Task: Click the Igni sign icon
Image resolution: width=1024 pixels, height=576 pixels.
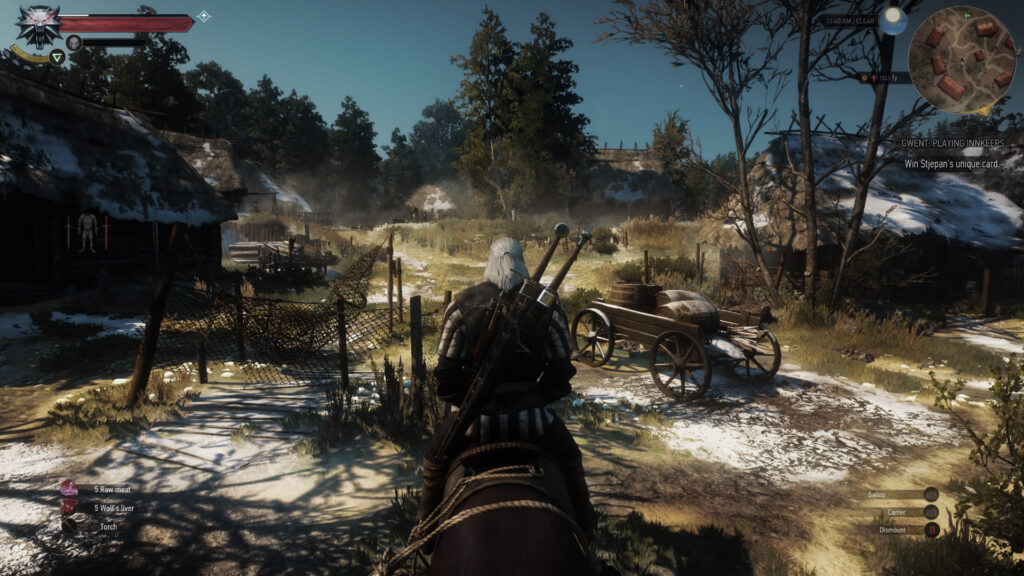Action: pyautogui.click(x=57, y=57)
